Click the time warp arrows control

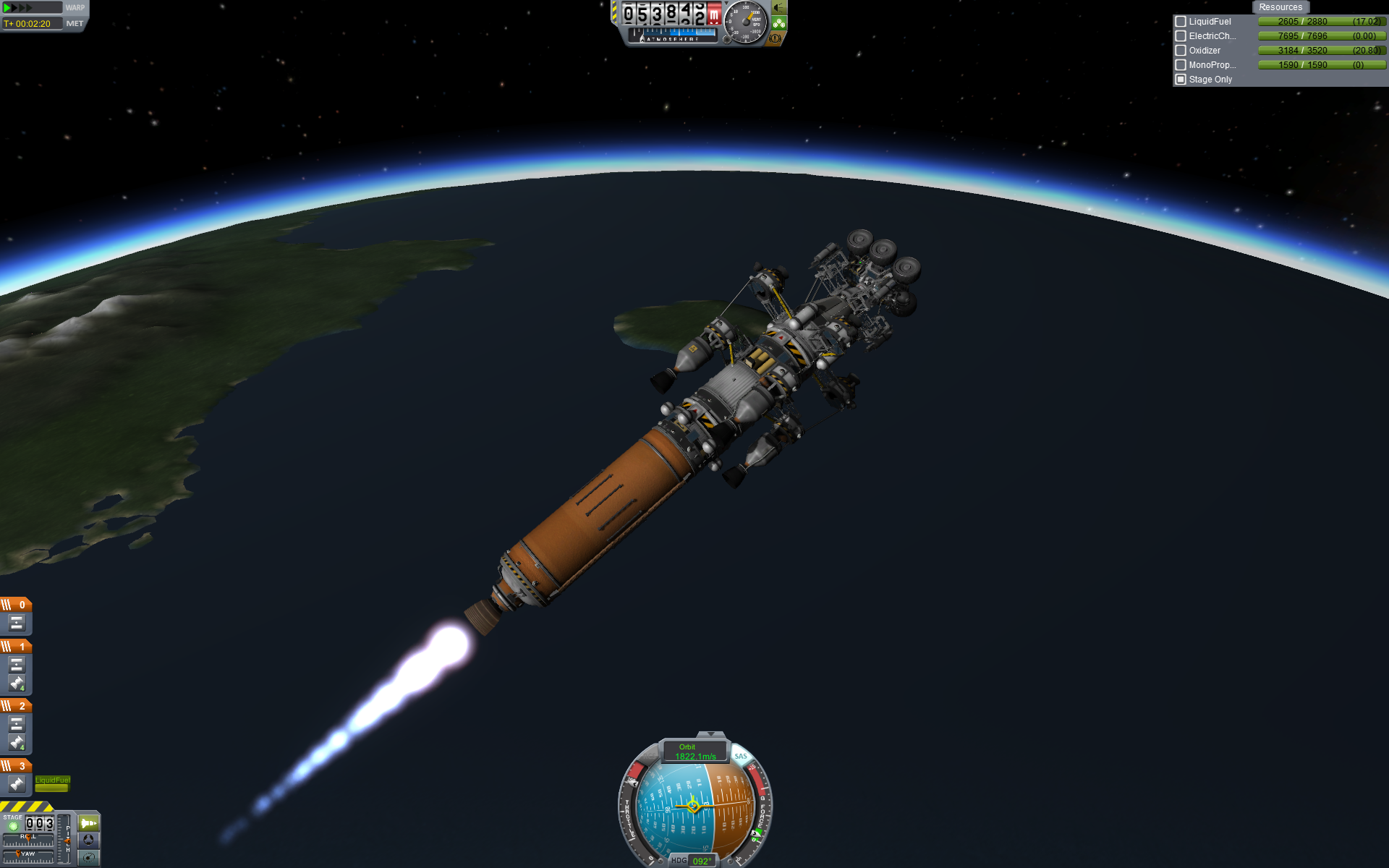[x=19, y=8]
